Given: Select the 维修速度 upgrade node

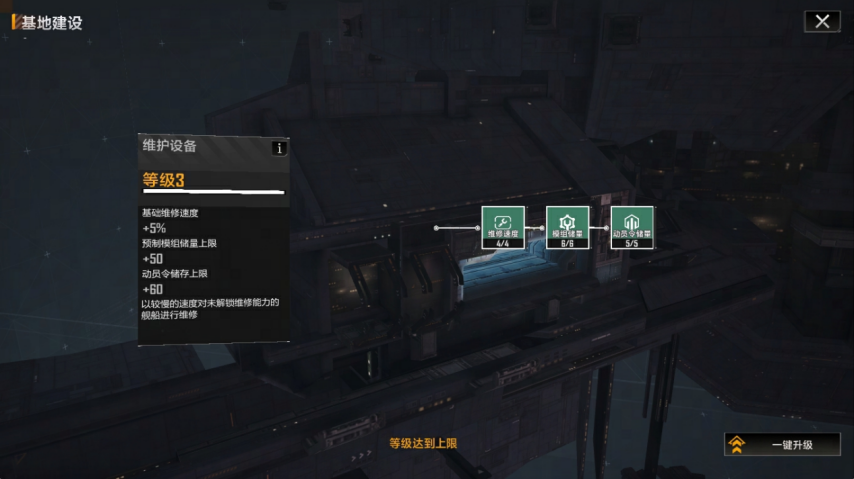Looking at the screenshot, I should point(503,227).
